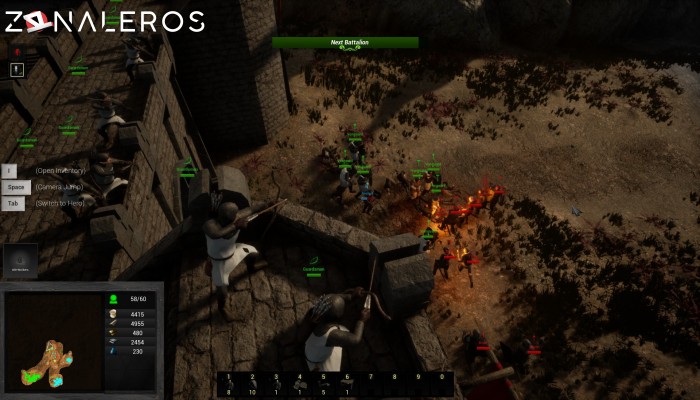Select the portrait box above the minimap panel
Screen dimensions: 700x400
point(20,260)
